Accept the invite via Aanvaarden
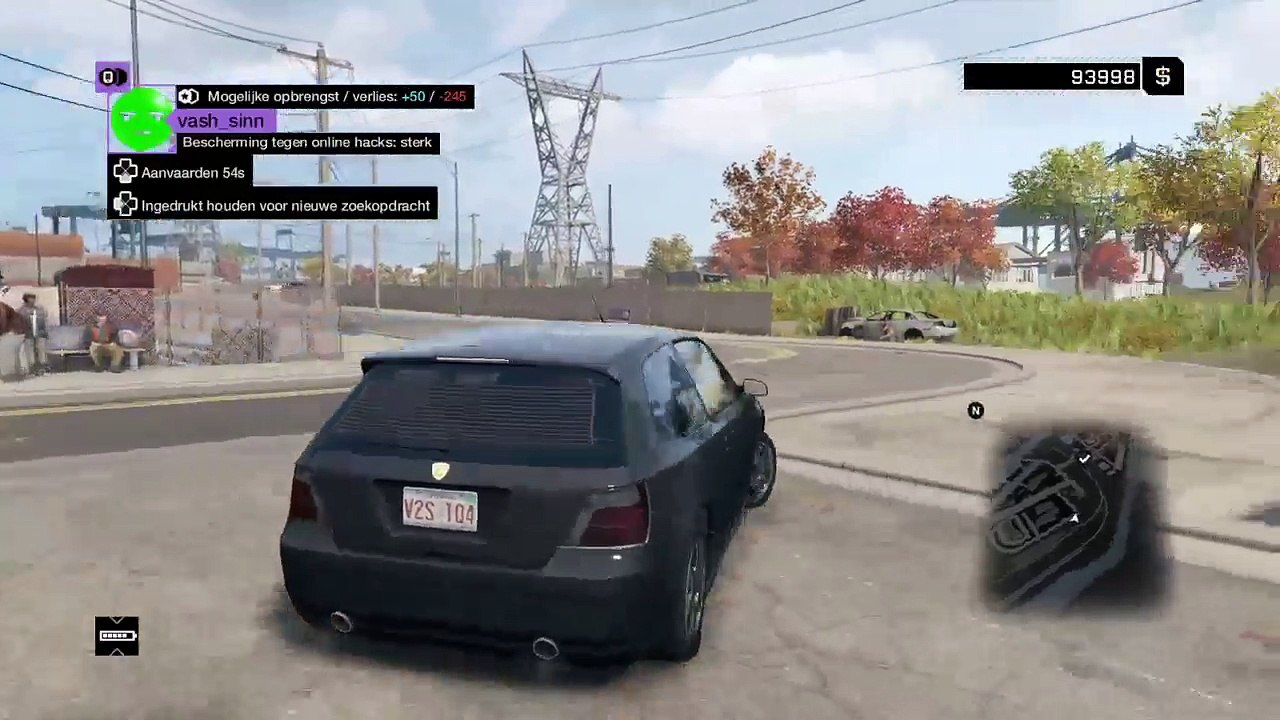Viewport: 1280px width, 720px height. [179, 172]
